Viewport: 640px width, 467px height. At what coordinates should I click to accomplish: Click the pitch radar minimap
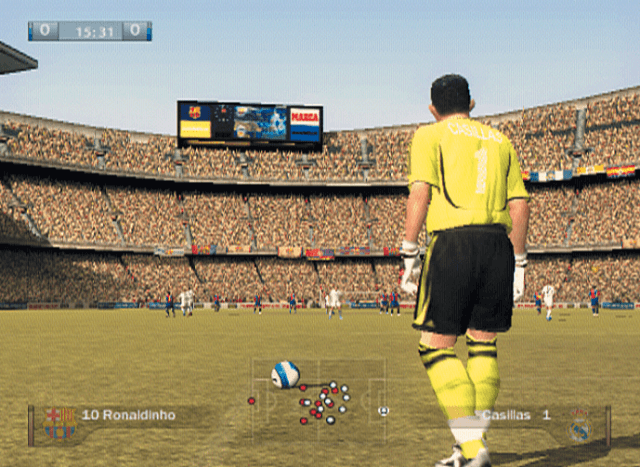point(318,401)
